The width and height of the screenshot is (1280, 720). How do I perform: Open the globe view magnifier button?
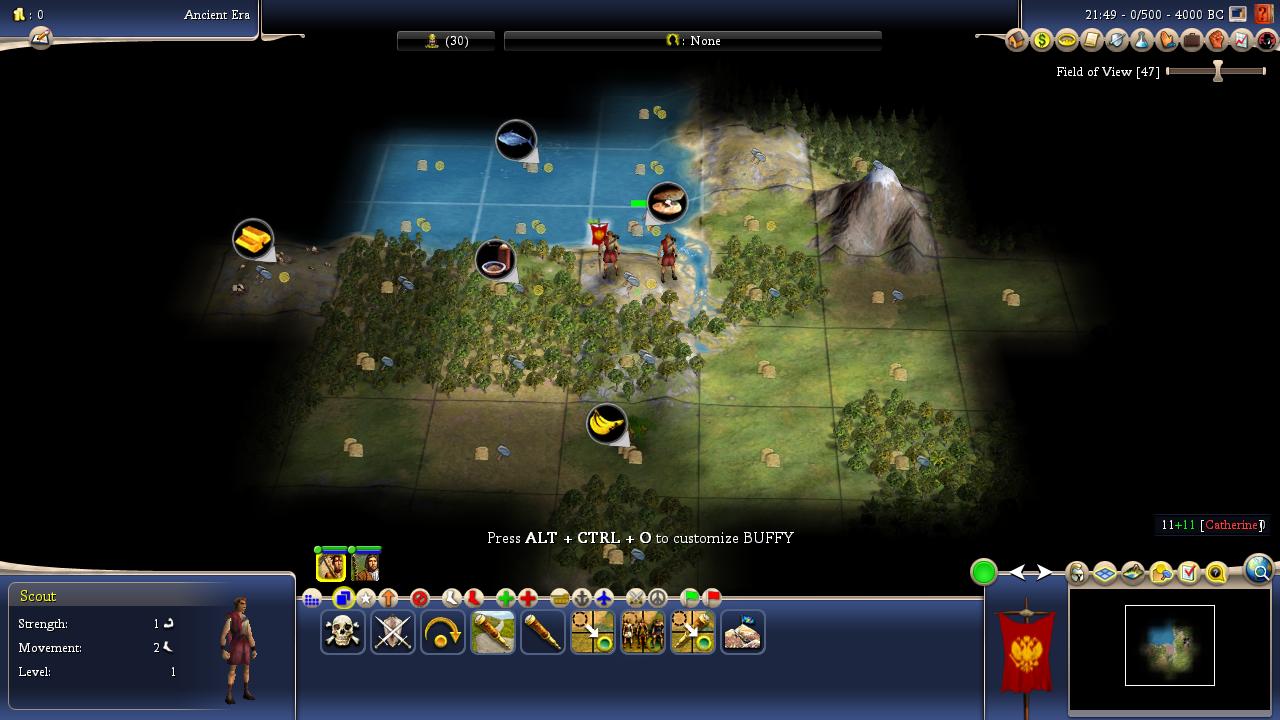[1259, 570]
